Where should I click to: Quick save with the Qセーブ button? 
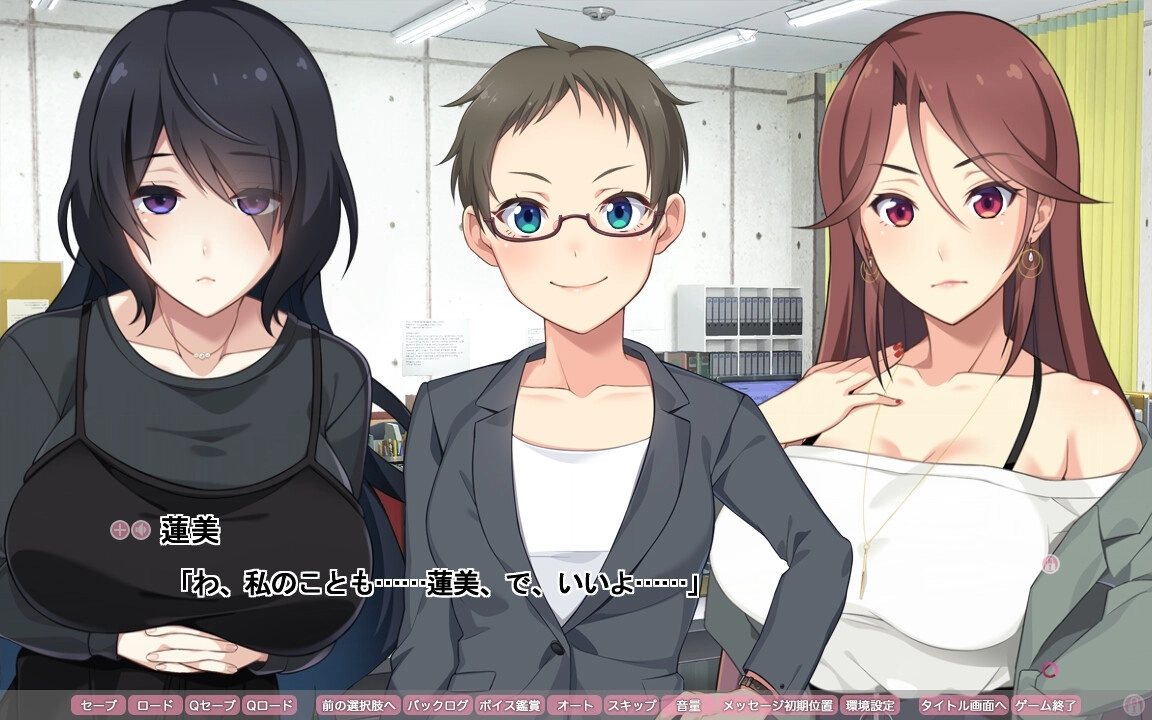tap(213, 705)
